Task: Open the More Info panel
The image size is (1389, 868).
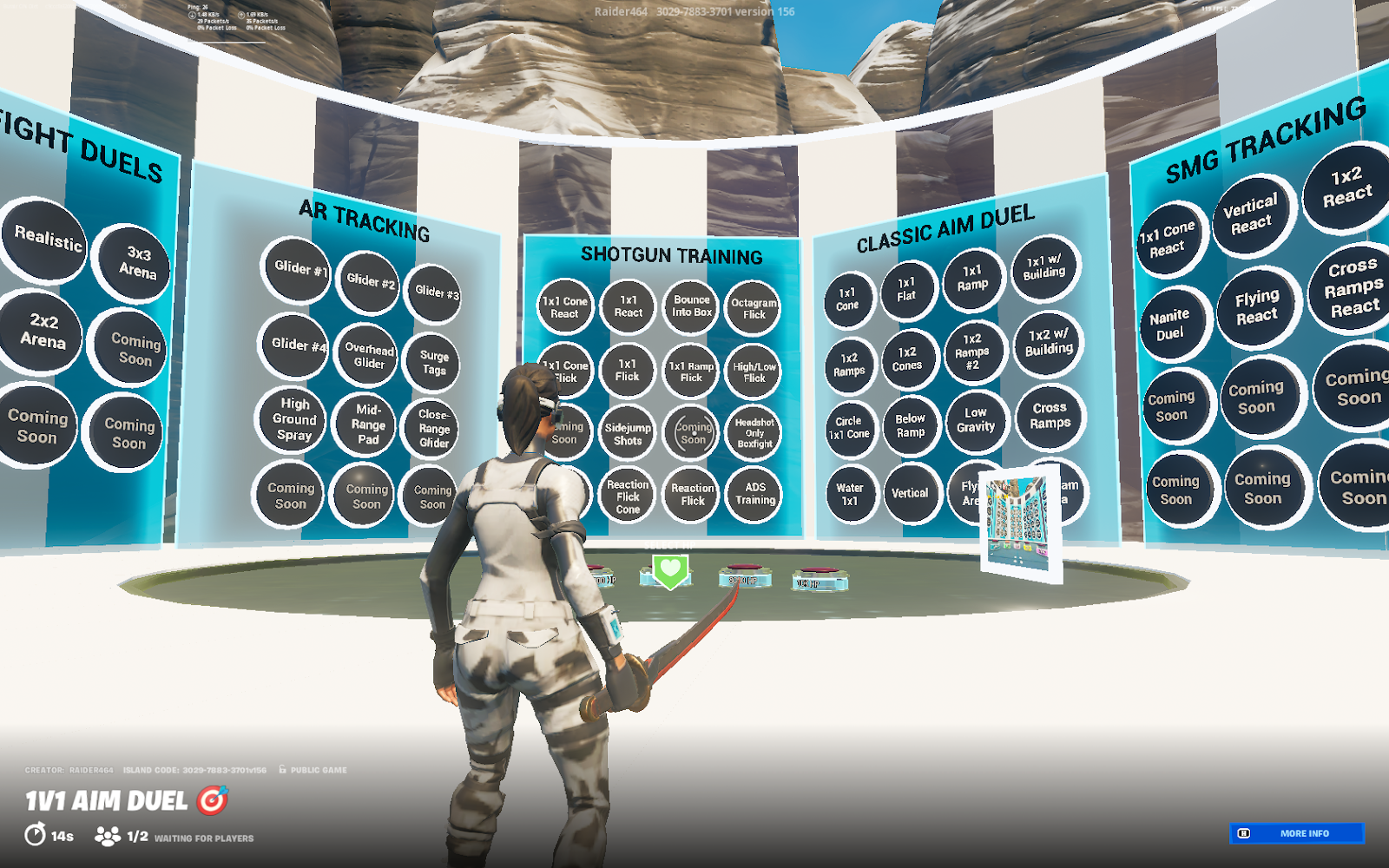Action: 1296,833
